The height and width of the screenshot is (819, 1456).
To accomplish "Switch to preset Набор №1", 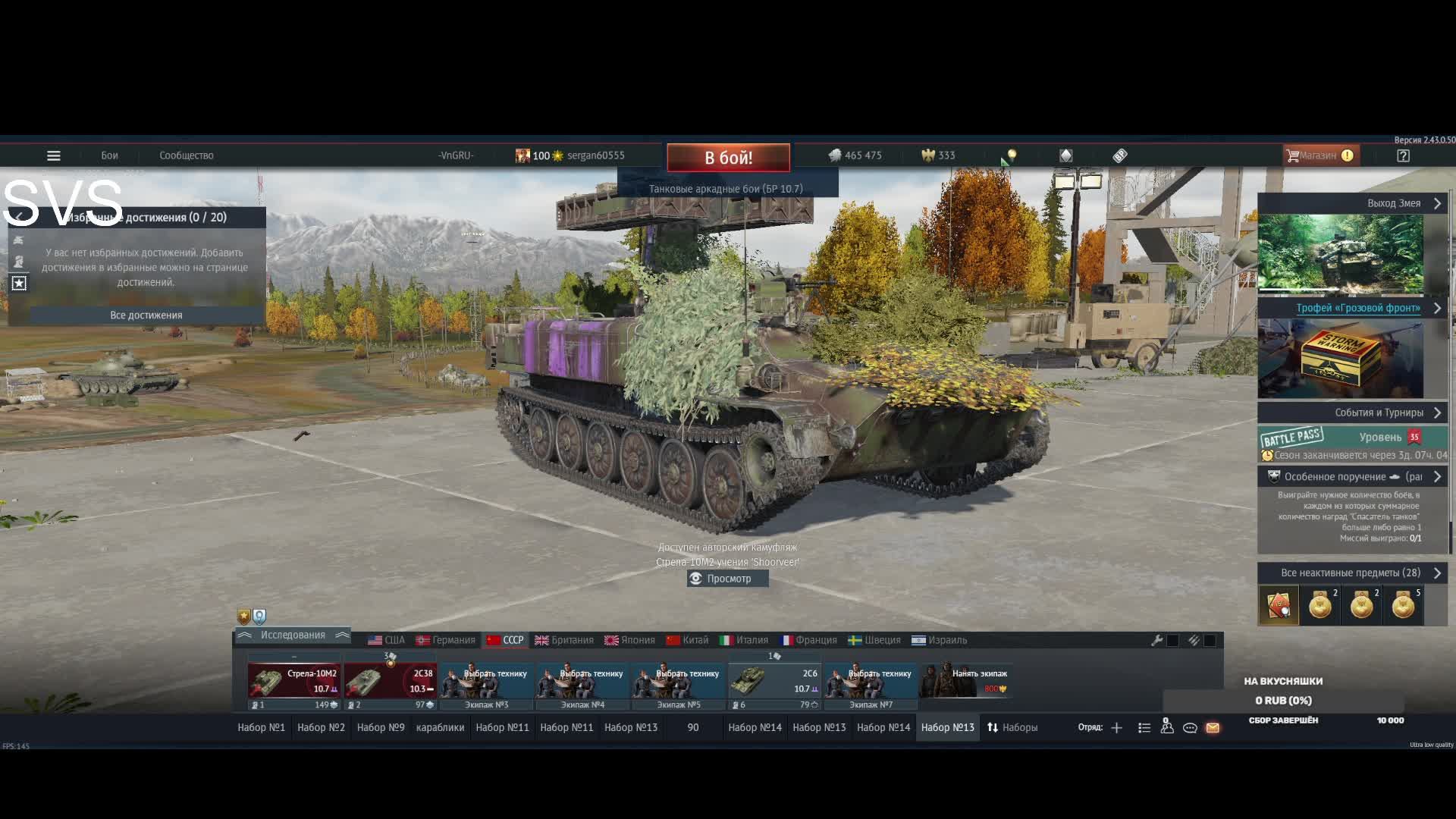I will tap(261, 727).
